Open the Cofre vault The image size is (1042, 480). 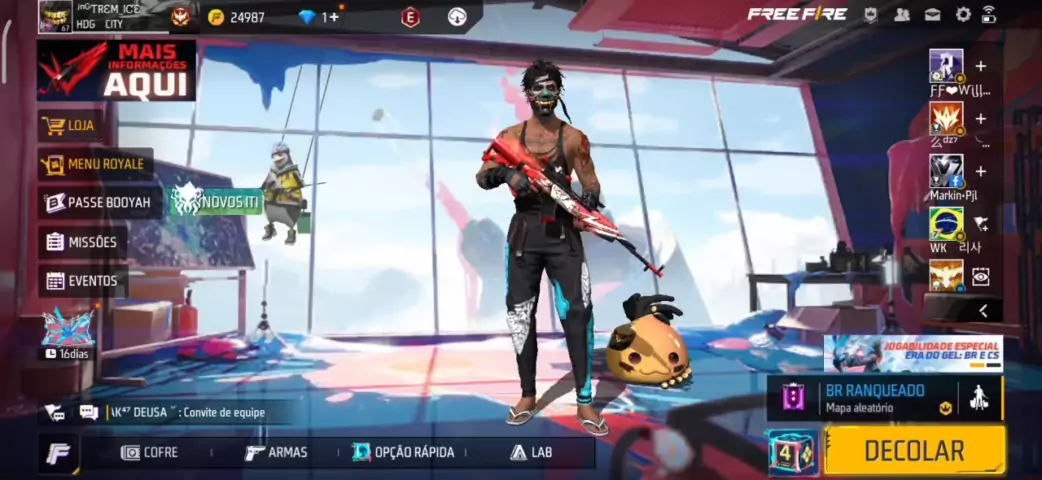click(149, 452)
